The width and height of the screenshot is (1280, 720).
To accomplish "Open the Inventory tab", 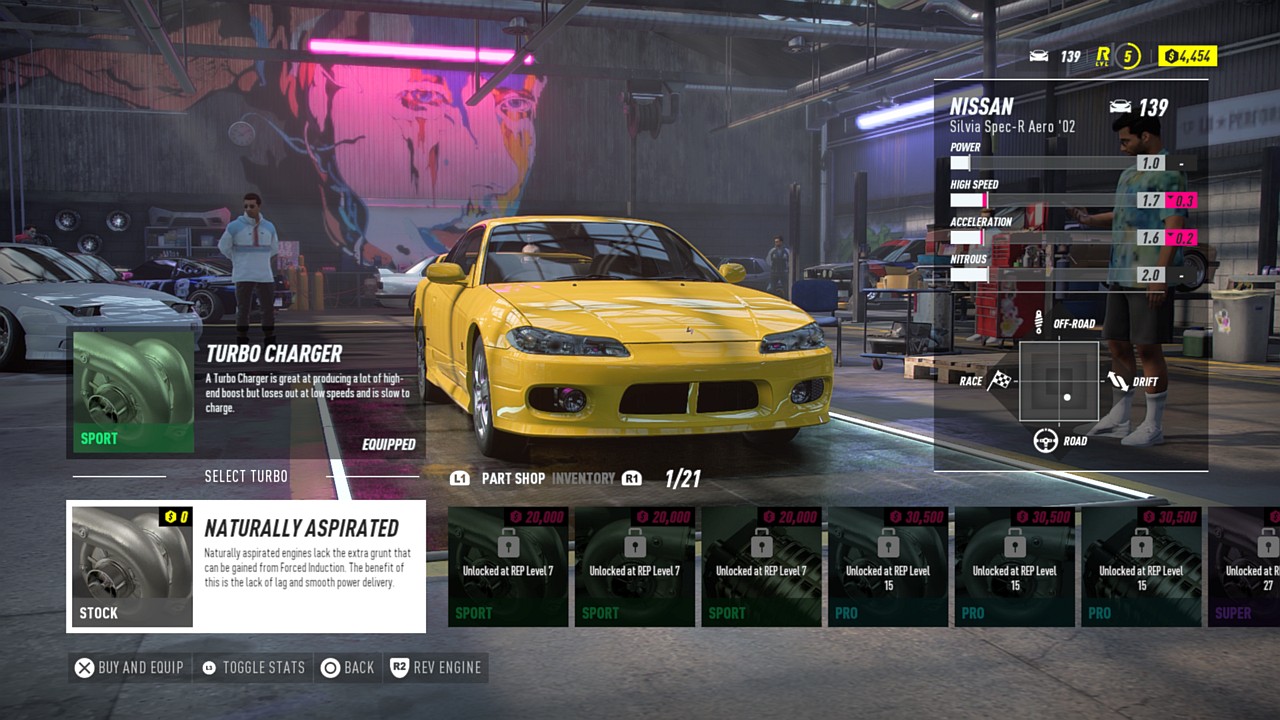I will [583, 479].
